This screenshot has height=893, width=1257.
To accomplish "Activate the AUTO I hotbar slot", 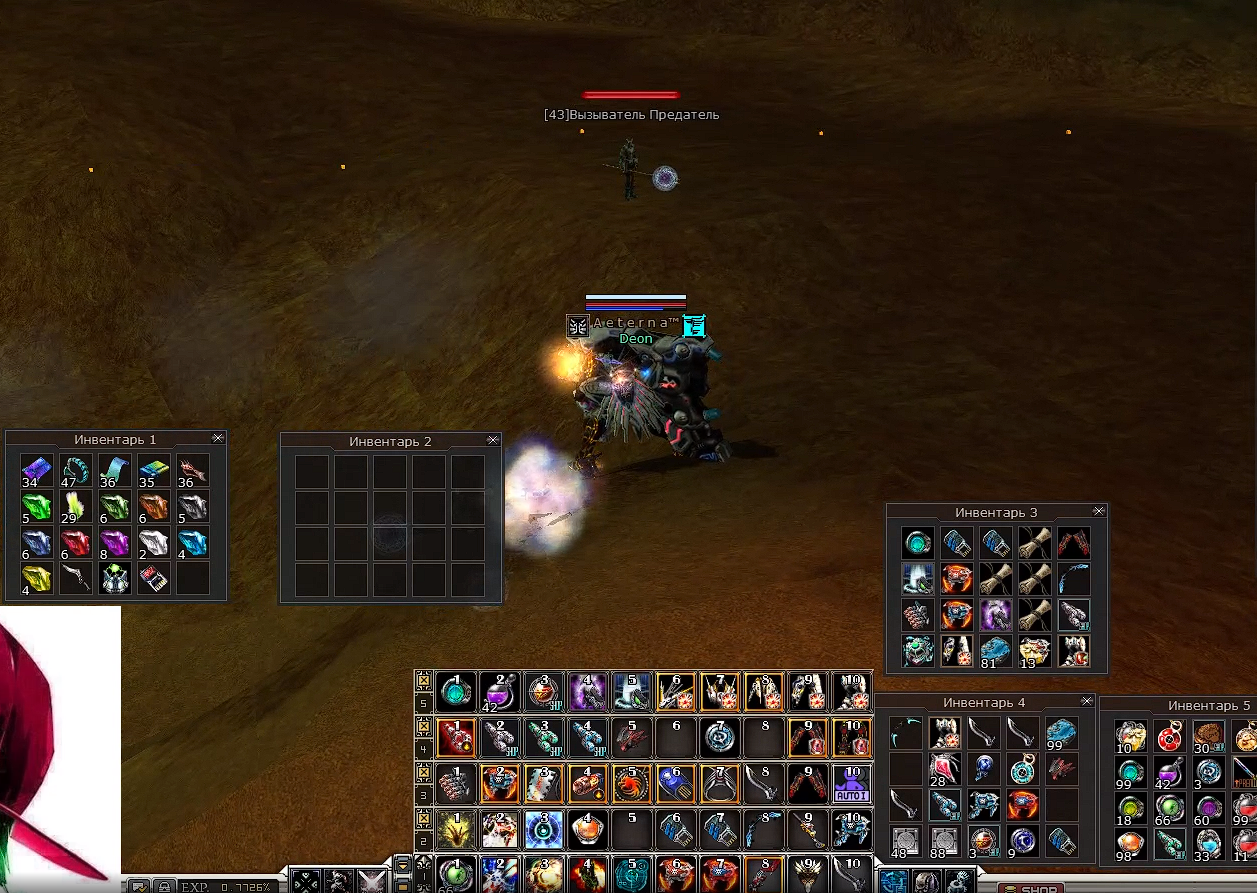I will tap(851, 783).
